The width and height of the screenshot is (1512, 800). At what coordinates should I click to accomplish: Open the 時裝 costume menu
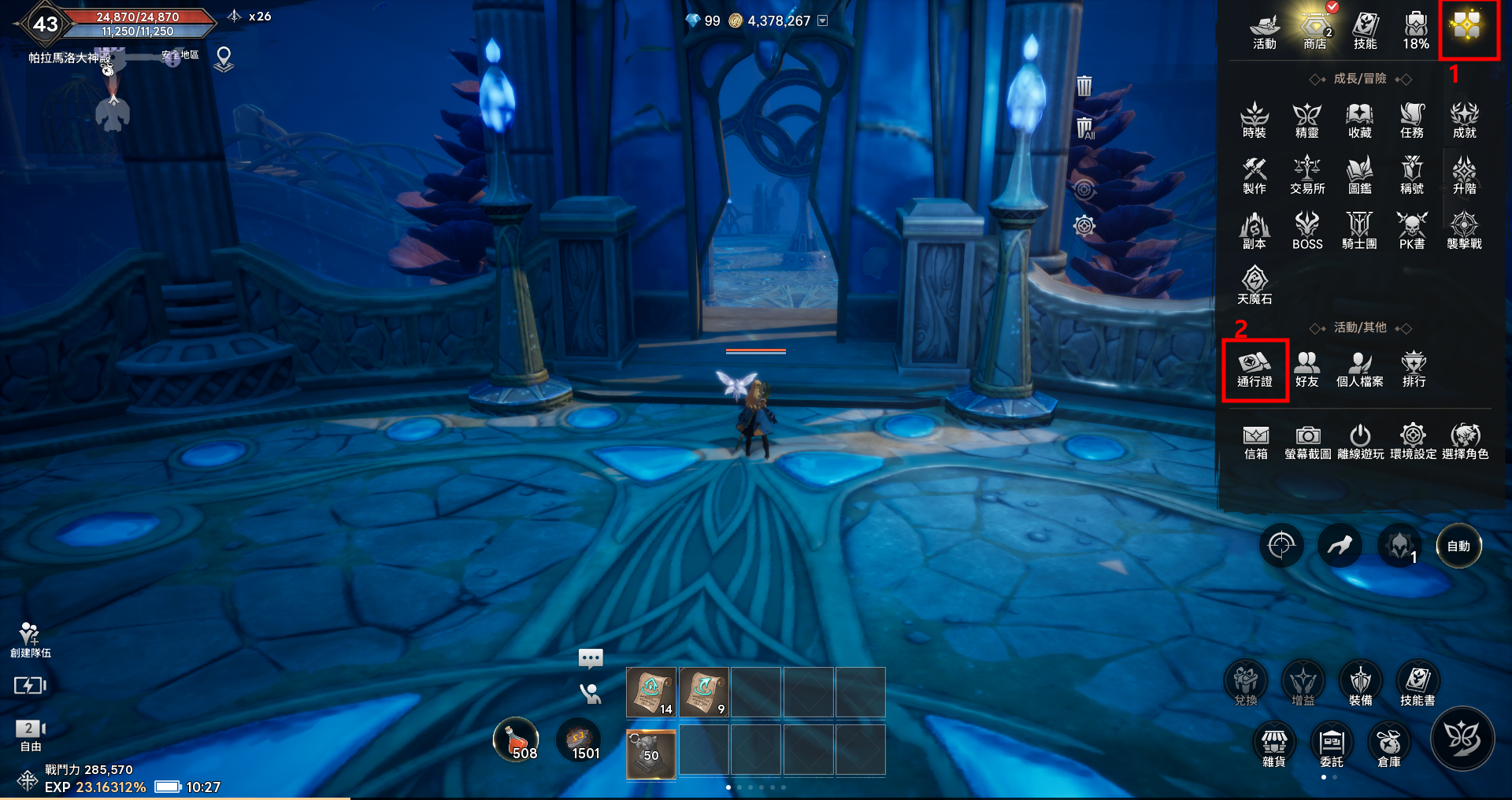(1254, 120)
